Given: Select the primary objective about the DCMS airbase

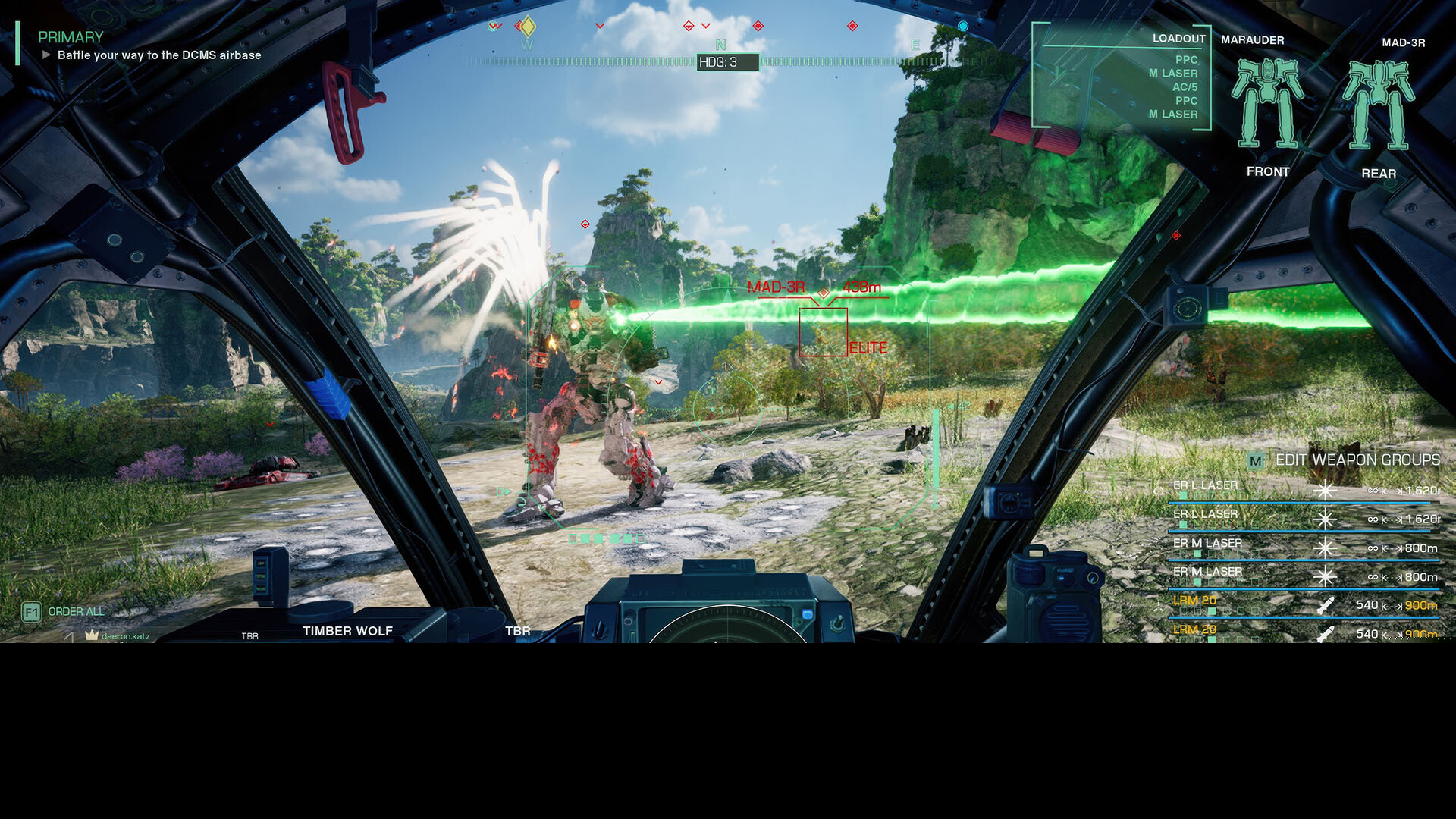Looking at the screenshot, I should point(159,55).
